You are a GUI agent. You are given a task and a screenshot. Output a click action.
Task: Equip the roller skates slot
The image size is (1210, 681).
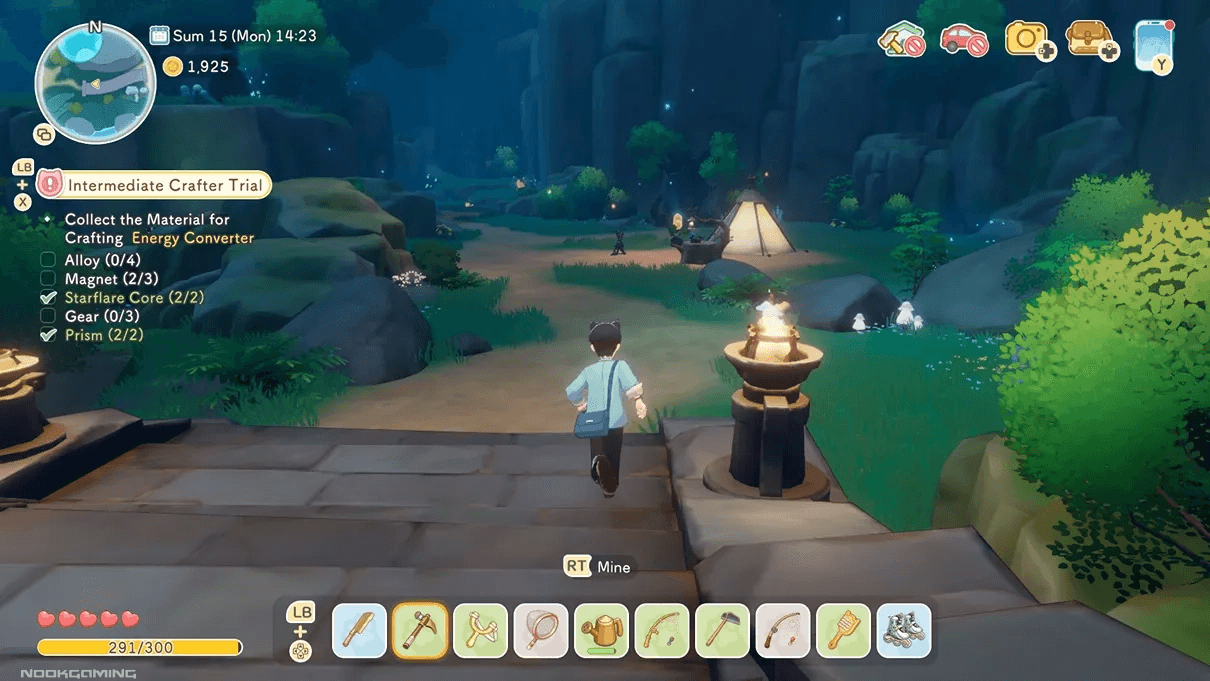tap(904, 631)
